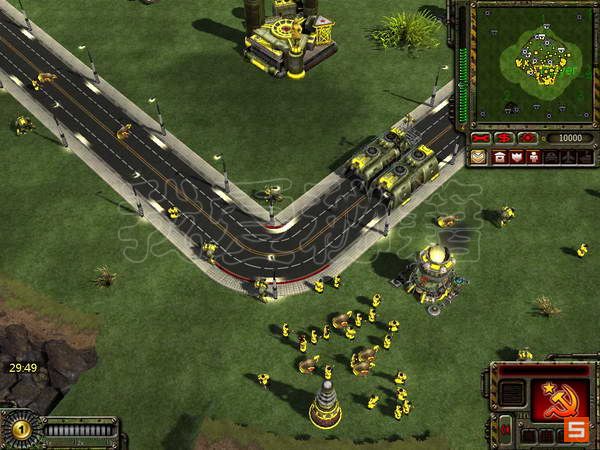
Task: Click the orange S logo overlay
Action: (x=575, y=430)
